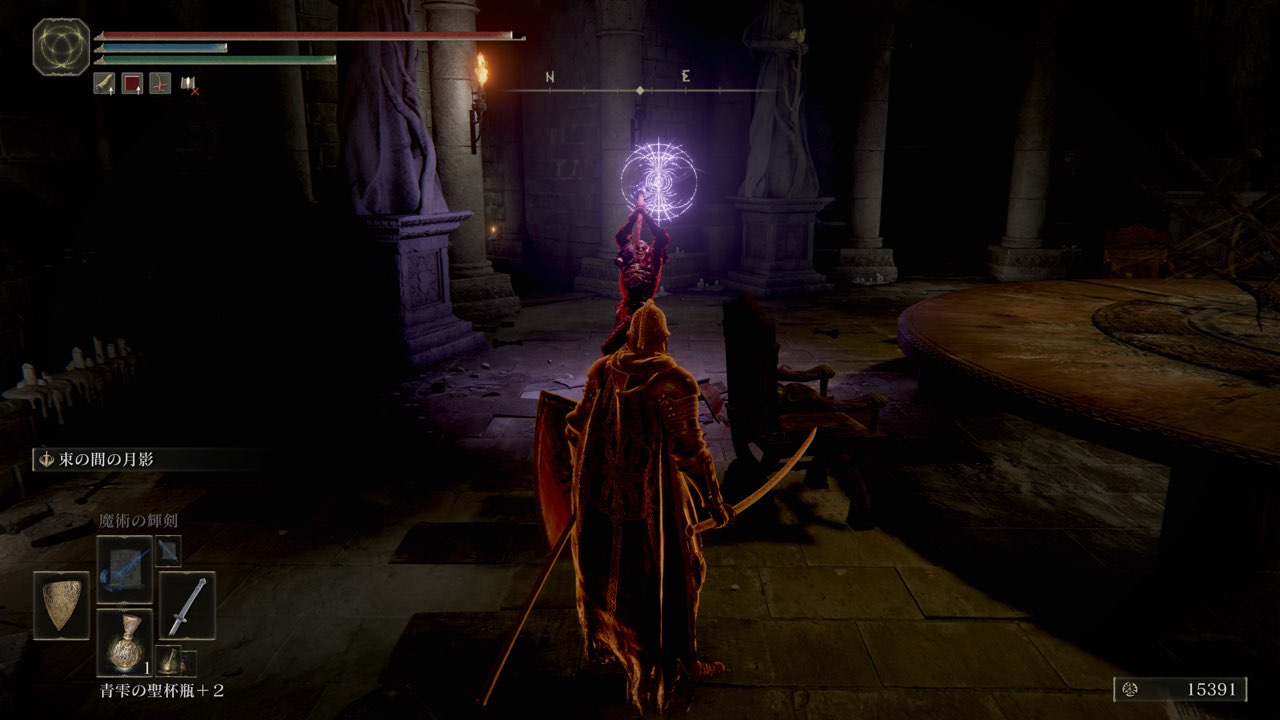Use the cerulean tears flask slot
The height and width of the screenshot is (720, 1280).
coord(124,643)
